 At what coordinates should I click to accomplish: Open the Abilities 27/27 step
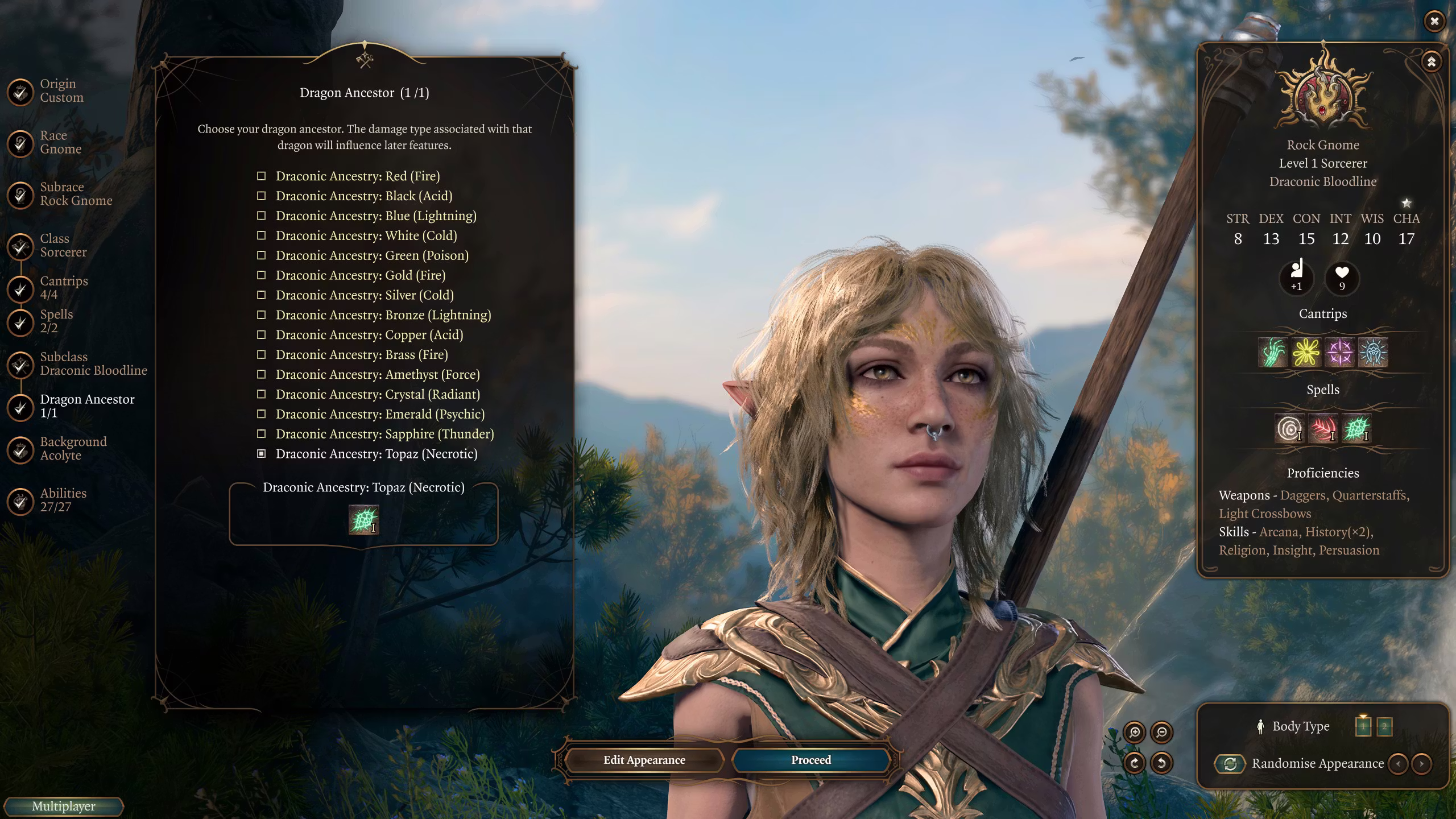tap(63, 500)
